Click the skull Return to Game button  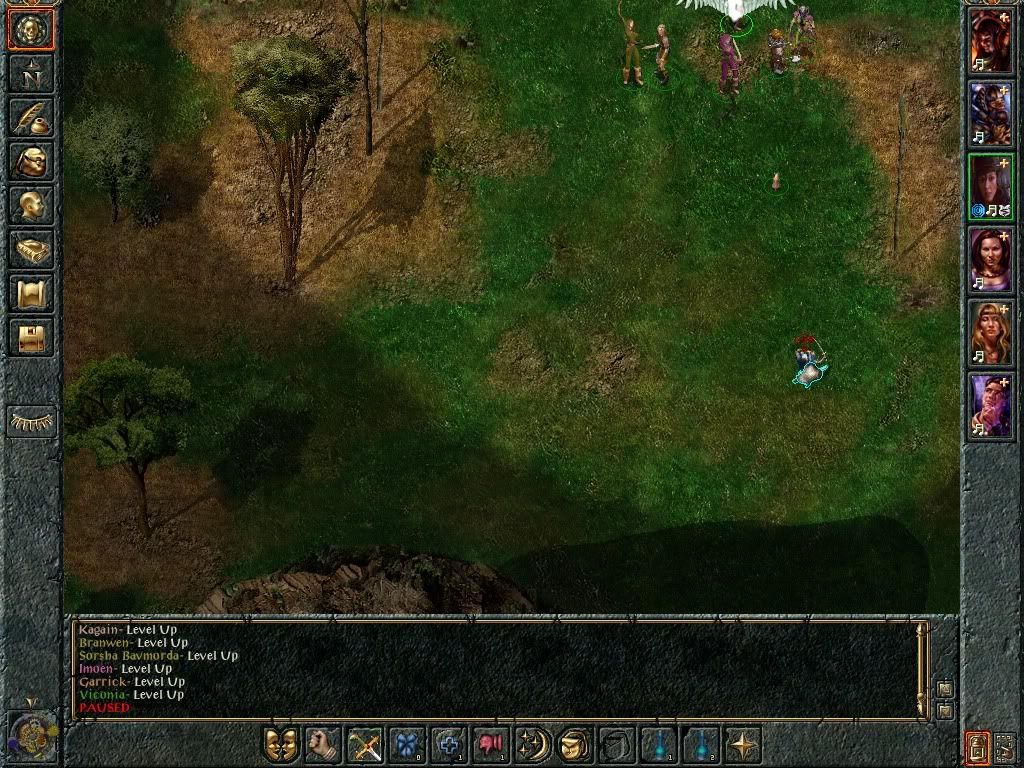(31, 30)
